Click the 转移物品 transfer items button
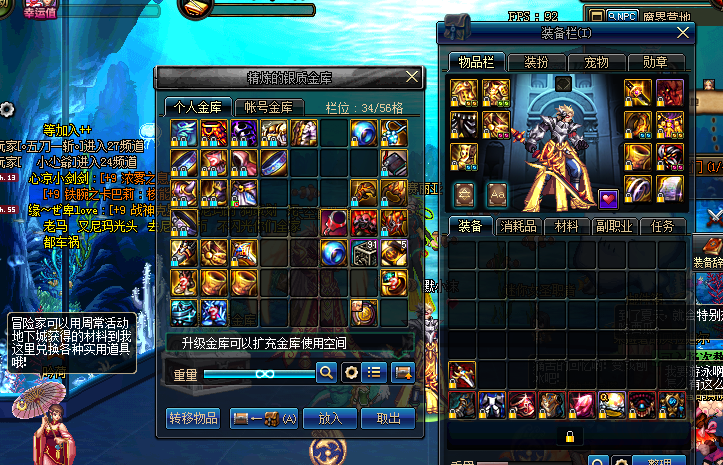This screenshot has width=723, height=465. tap(192, 418)
